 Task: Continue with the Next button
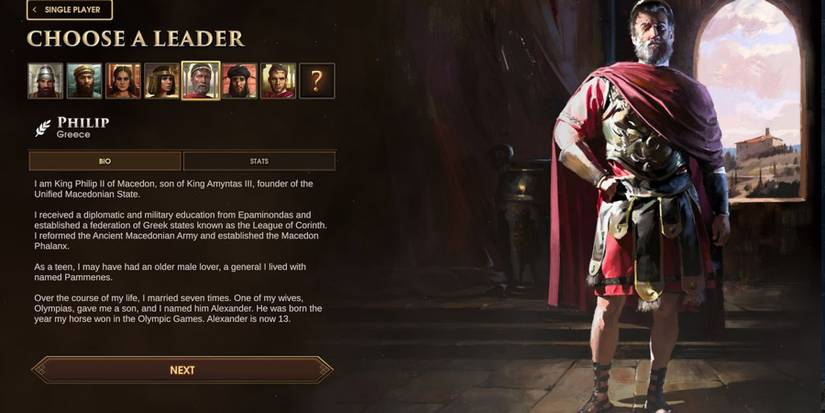pyautogui.click(x=182, y=370)
